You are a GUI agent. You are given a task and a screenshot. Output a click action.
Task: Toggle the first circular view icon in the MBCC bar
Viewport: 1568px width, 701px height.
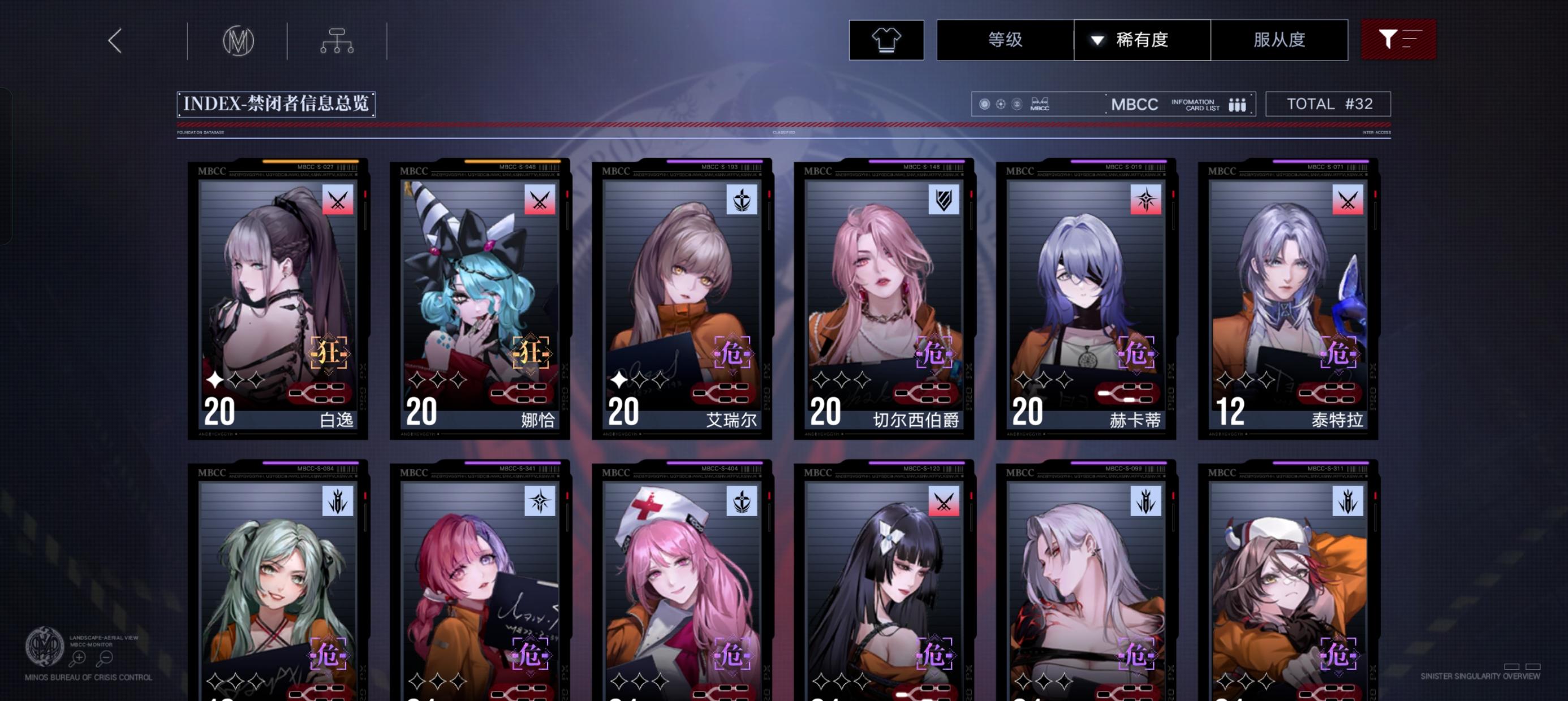(984, 104)
